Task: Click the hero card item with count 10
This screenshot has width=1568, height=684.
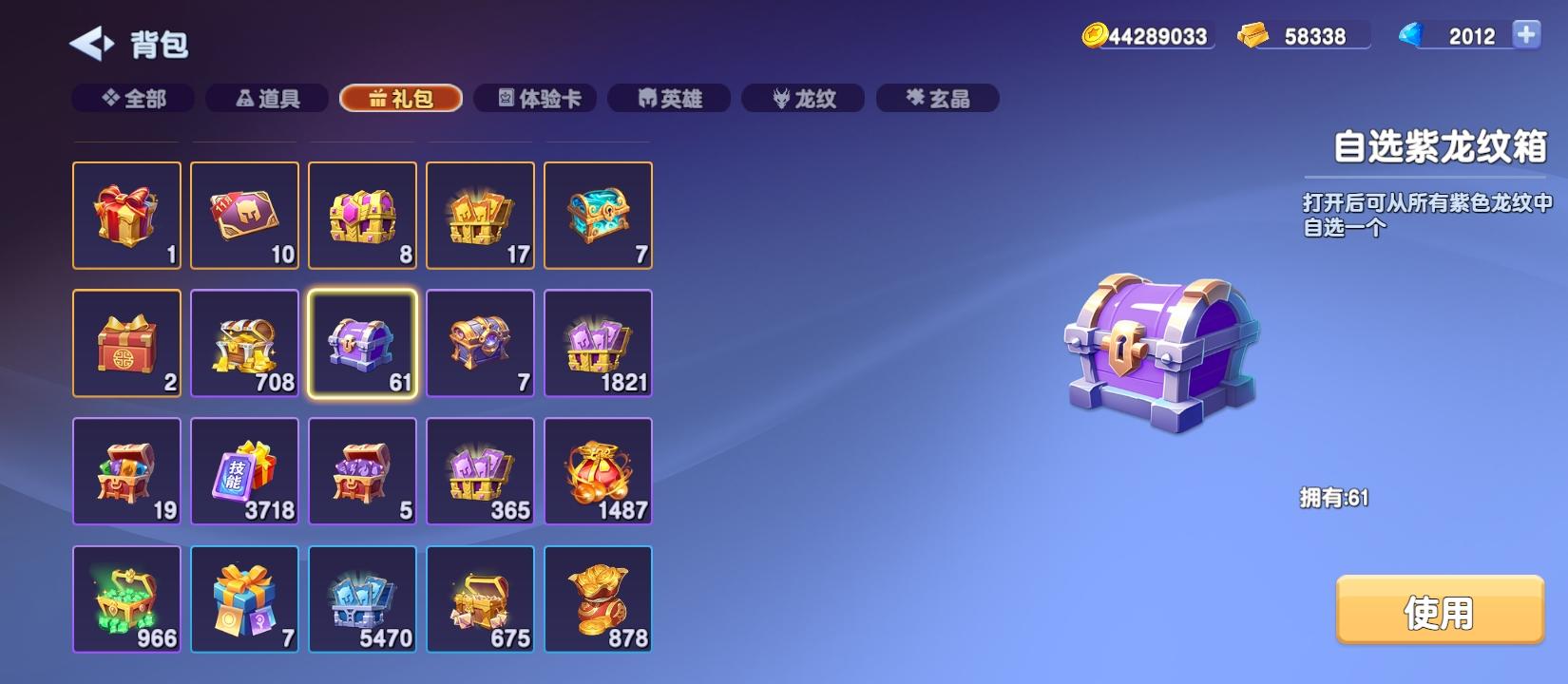Action: coord(244,215)
